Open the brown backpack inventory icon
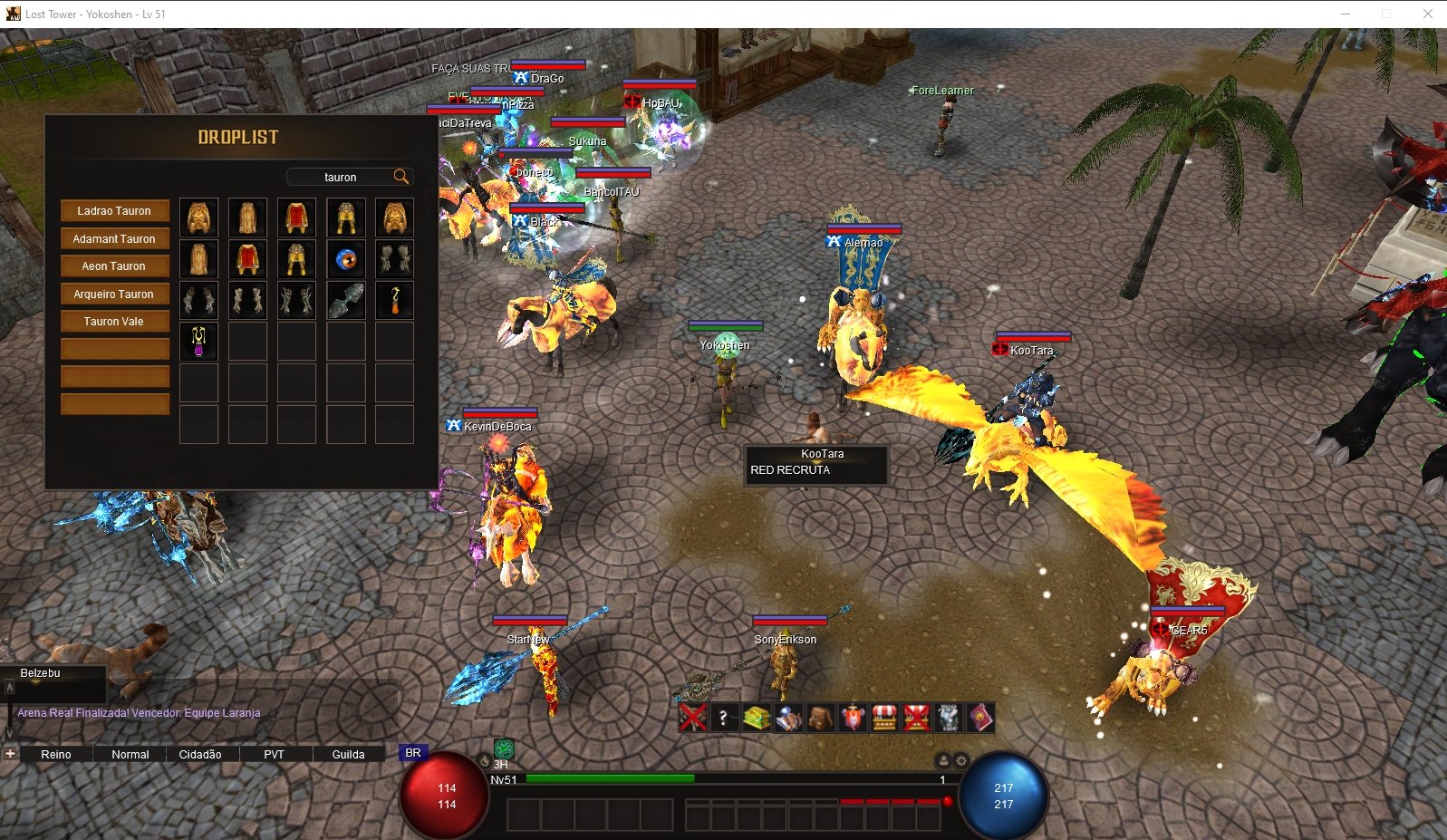Screen dimensions: 1447x840 coord(820,719)
